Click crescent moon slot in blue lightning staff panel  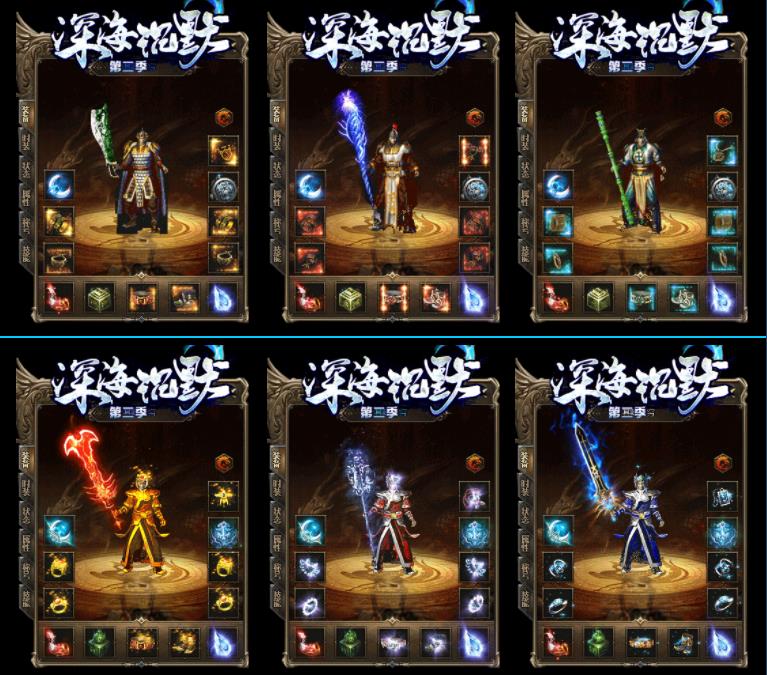309,187
